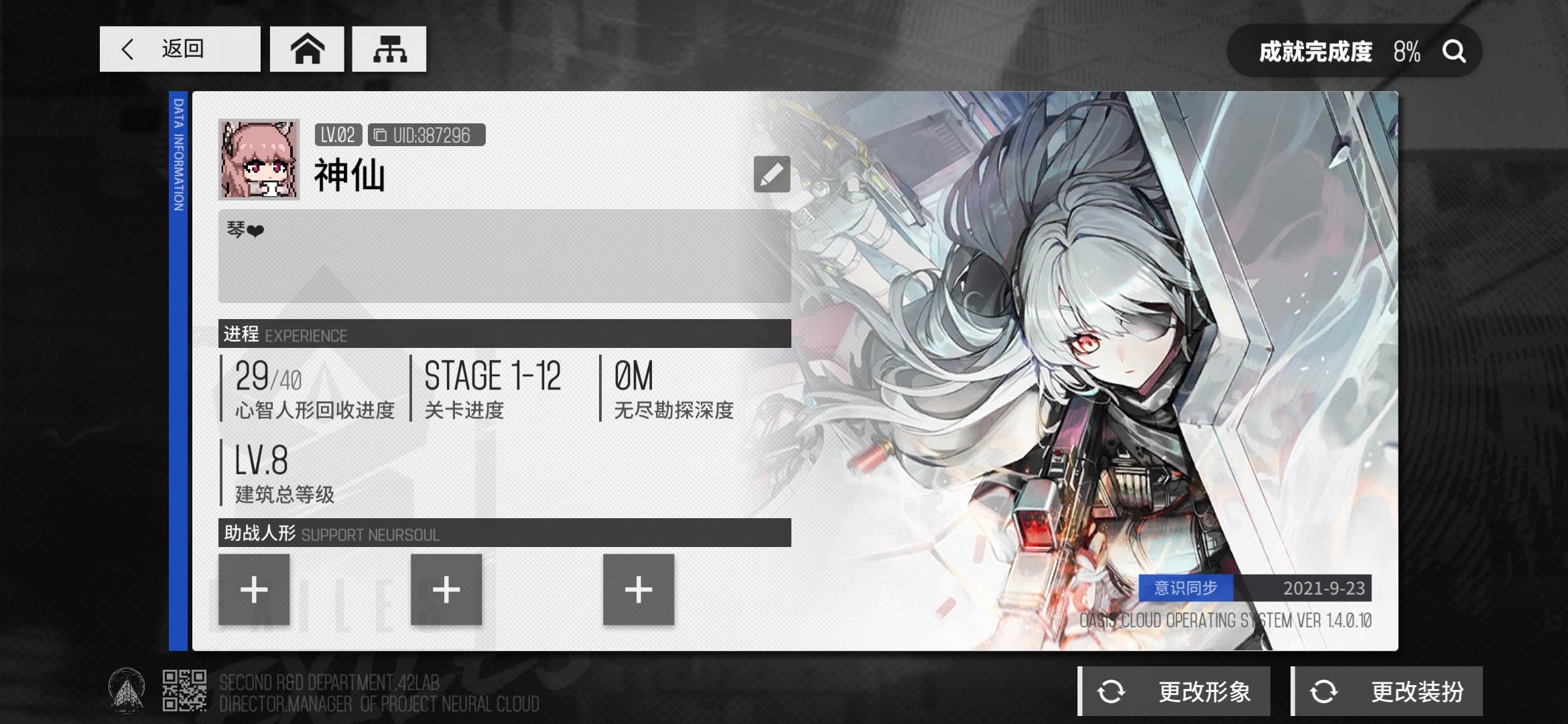Screen dimensions: 1568x724
Task: Enable the first support neursoul slot
Action: 255,591
